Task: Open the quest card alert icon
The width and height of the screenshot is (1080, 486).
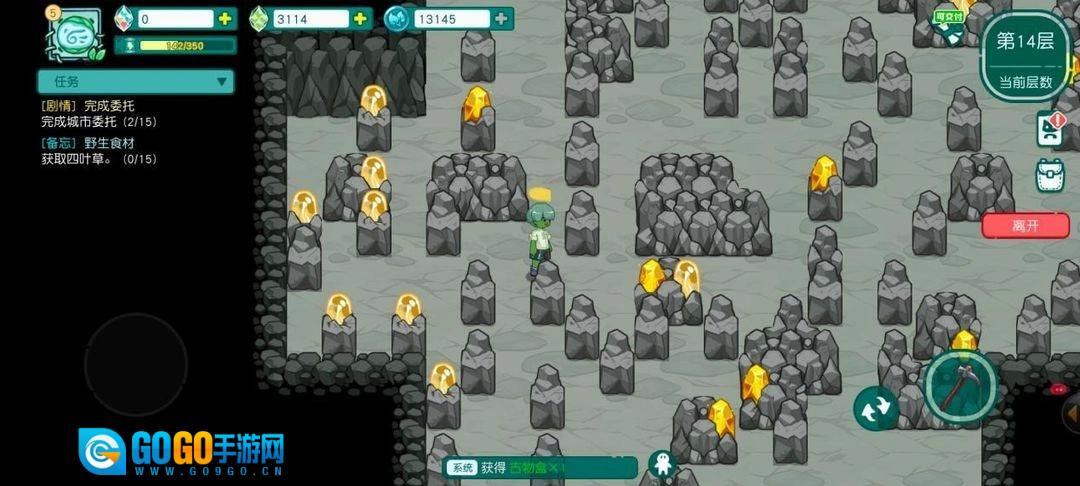Action: (1051, 128)
